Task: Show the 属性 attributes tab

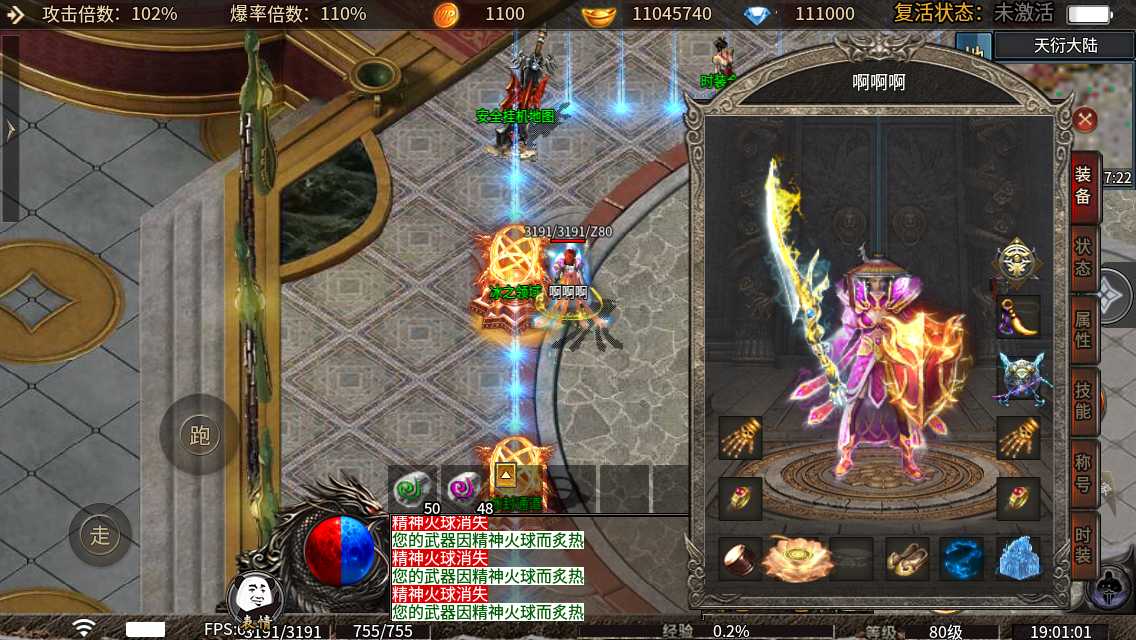Action: [1084, 331]
